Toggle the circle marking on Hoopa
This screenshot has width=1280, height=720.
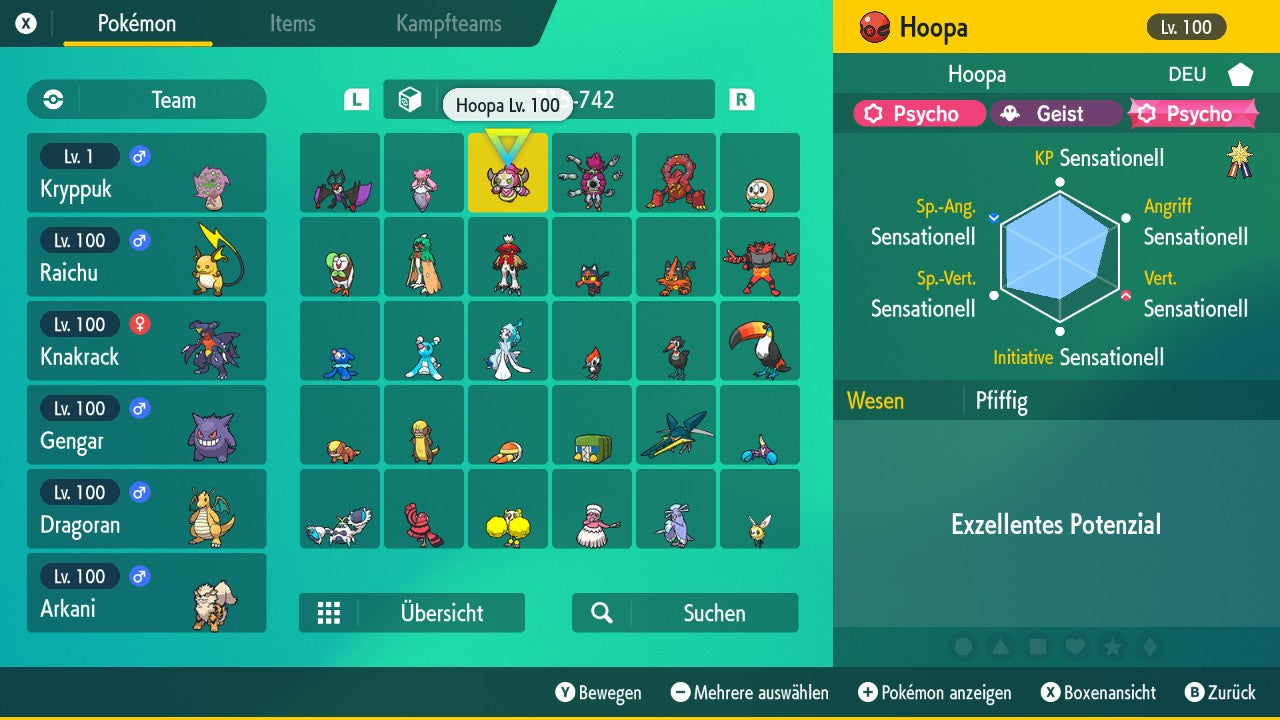tap(965, 647)
